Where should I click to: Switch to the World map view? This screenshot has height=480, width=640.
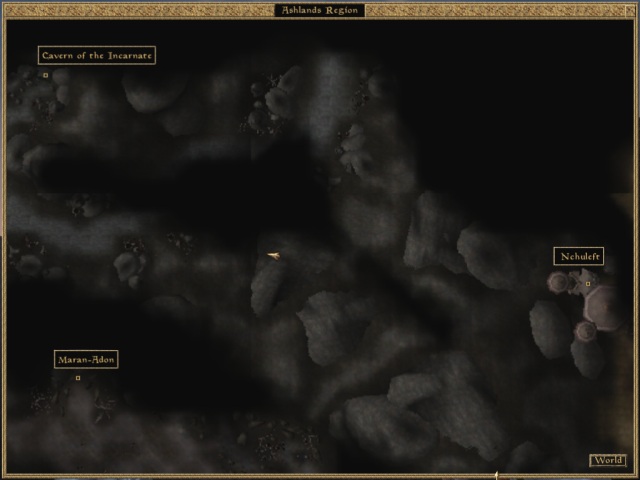point(607,461)
